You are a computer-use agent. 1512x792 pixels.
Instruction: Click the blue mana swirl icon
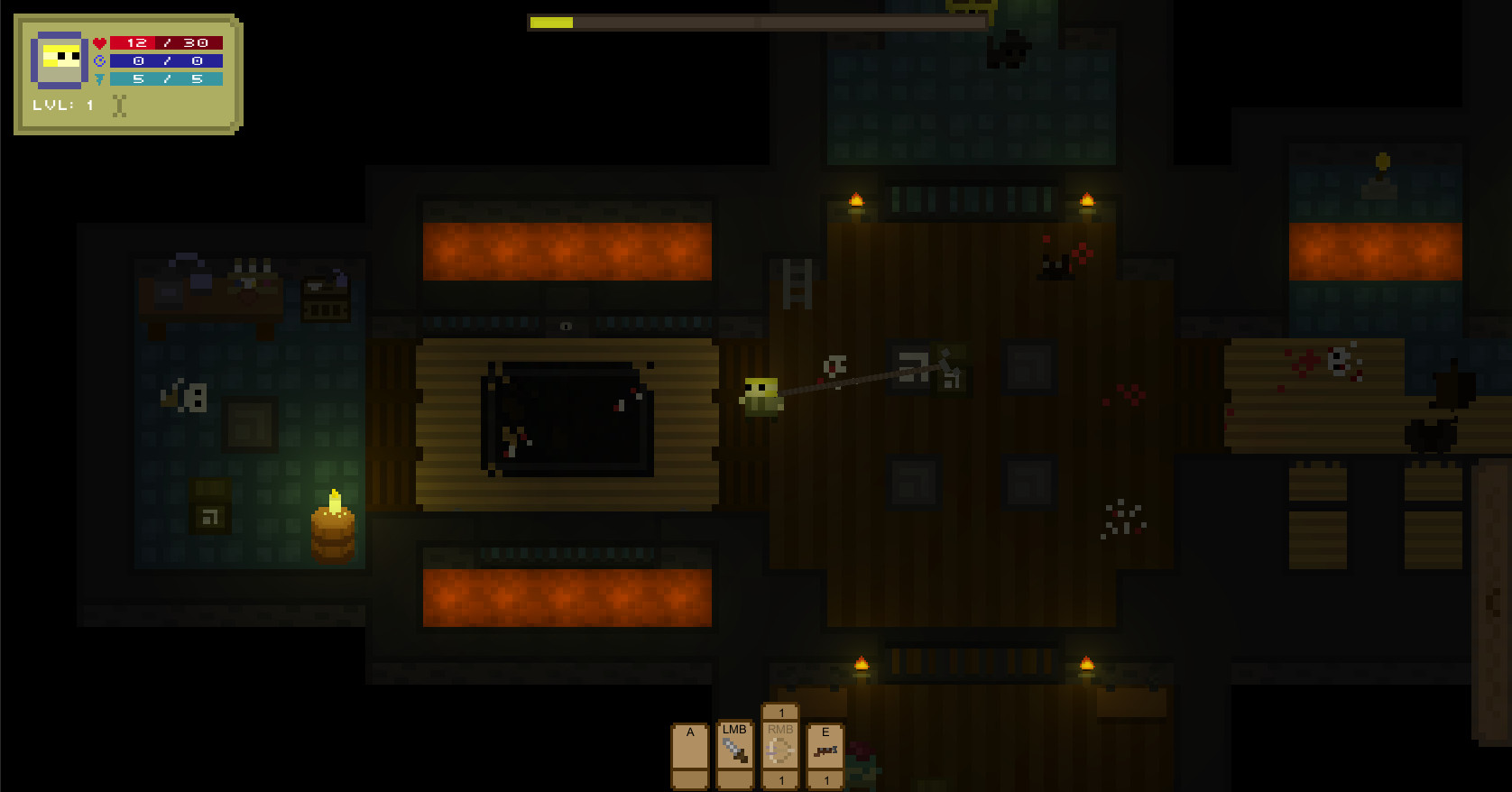[x=99, y=60]
